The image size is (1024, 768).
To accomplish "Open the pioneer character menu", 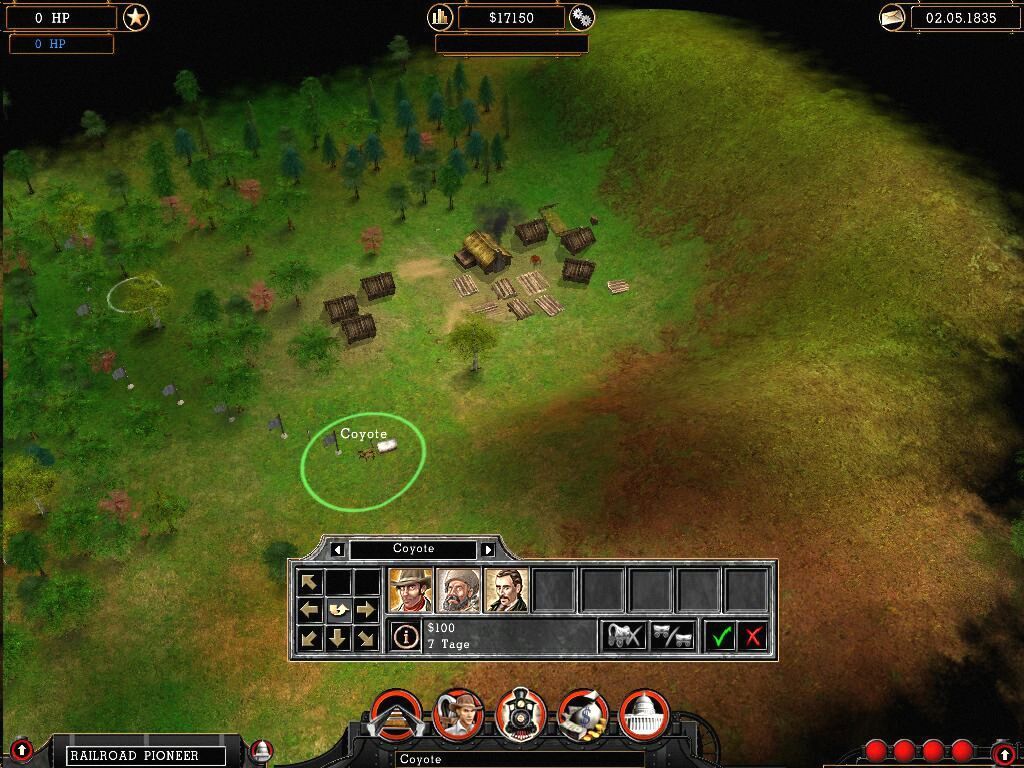I will (459, 714).
